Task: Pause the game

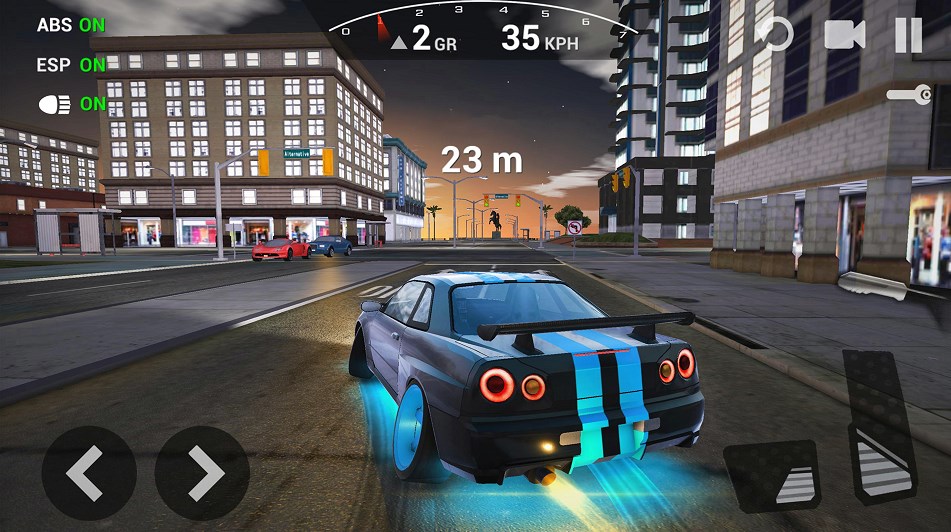Action: 908,35
